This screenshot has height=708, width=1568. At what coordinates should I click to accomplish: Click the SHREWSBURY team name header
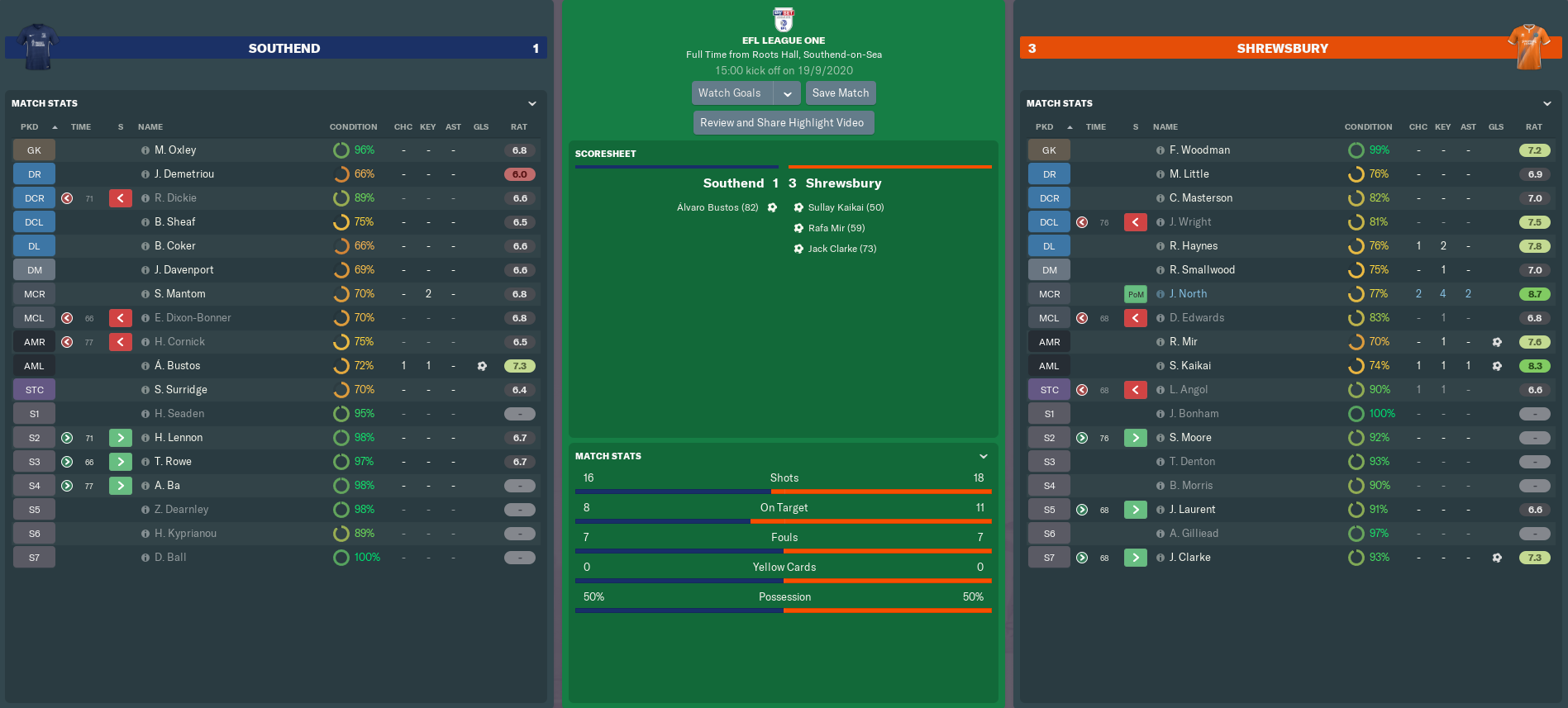tap(1282, 49)
